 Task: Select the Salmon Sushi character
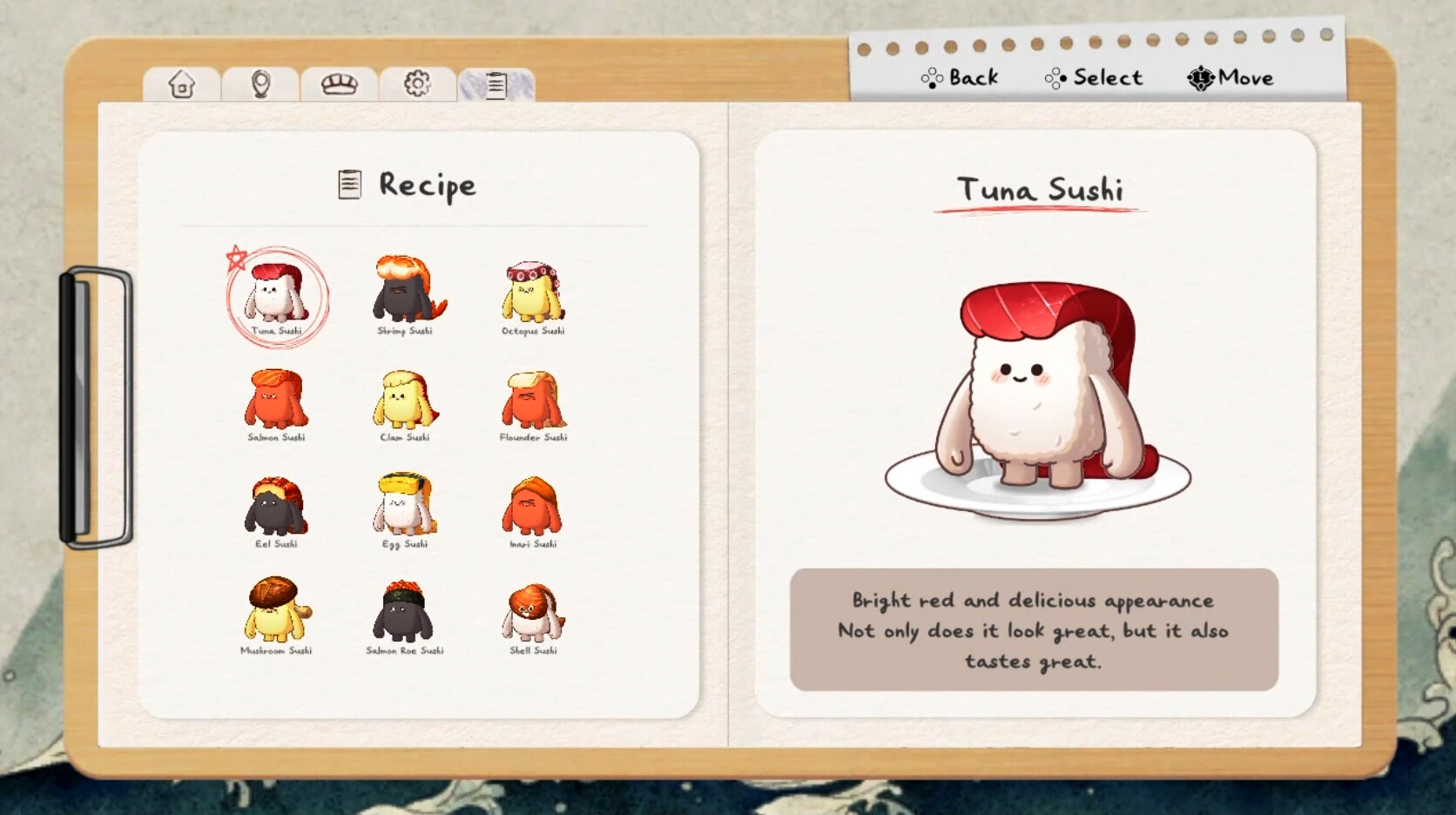[x=277, y=402]
